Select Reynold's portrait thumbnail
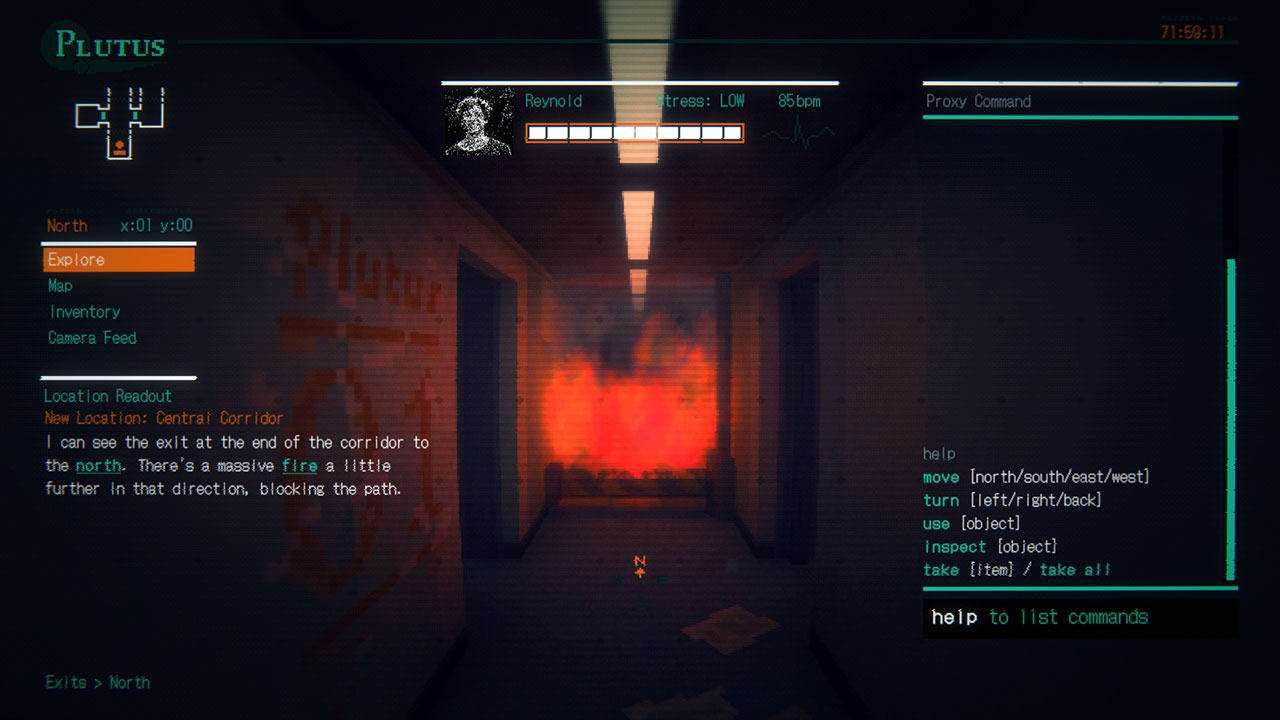The height and width of the screenshot is (720, 1280). [478, 122]
